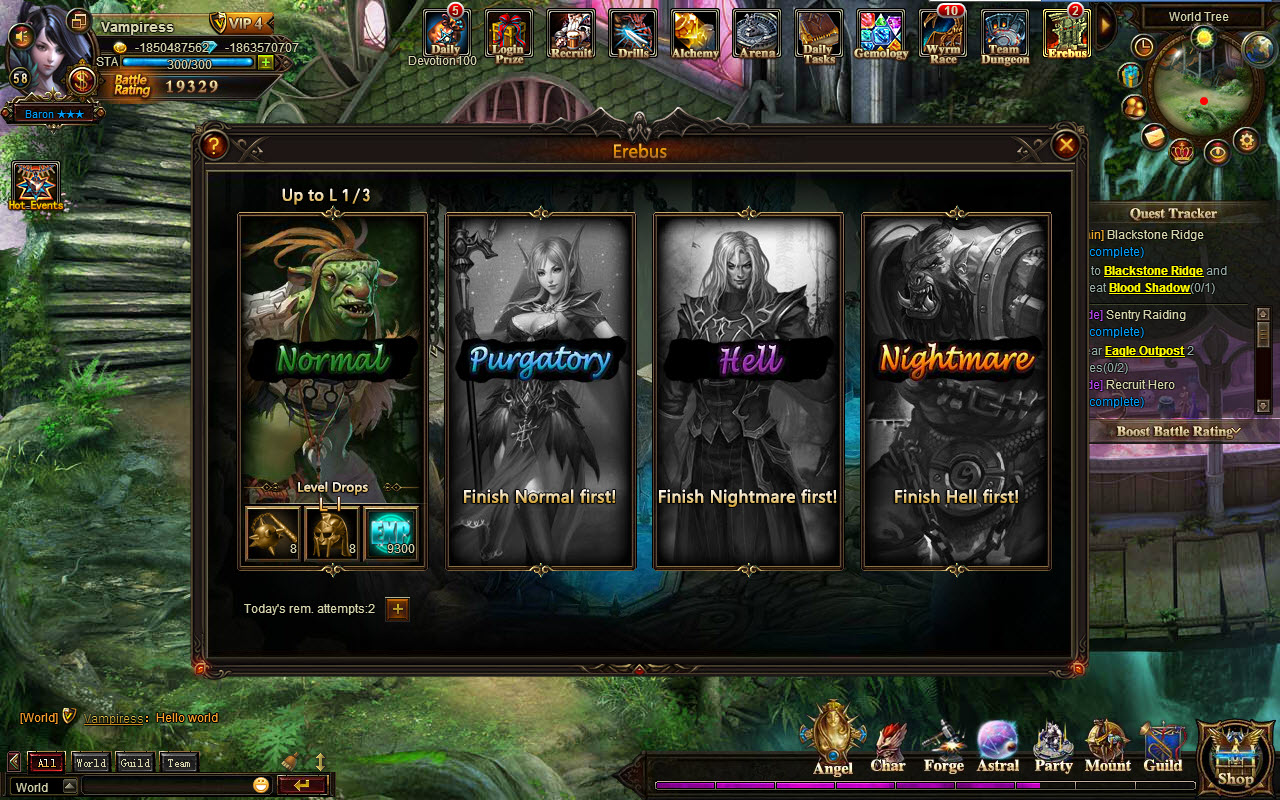This screenshot has height=800, width=1280.
Task: Open the Daily Devotion panel
Action: point(446,30)
